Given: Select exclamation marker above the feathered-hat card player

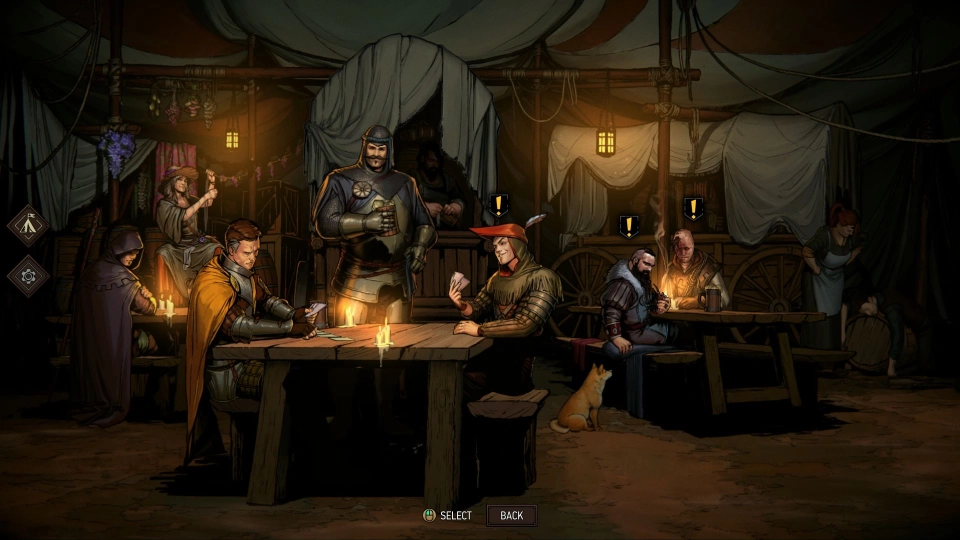Looking at the screenshot, I should click(499, 207).
